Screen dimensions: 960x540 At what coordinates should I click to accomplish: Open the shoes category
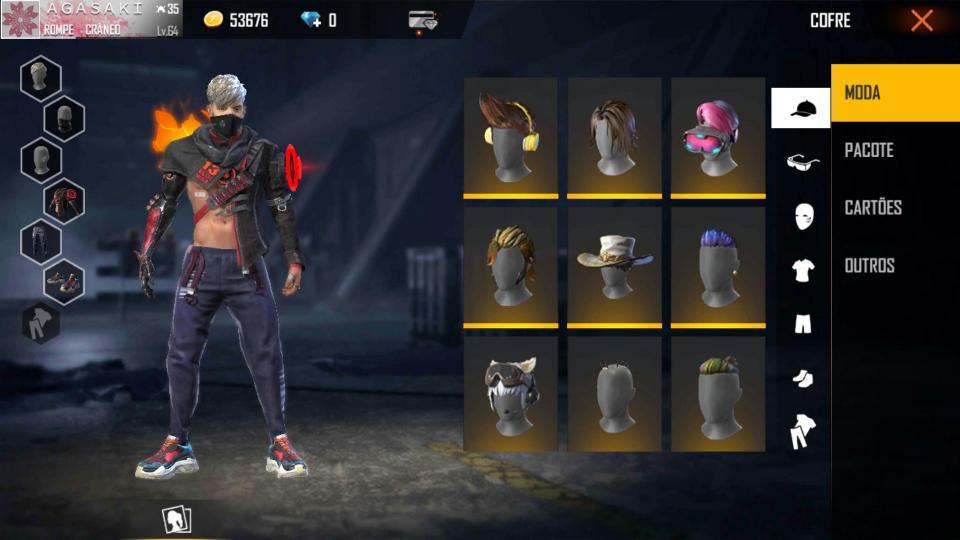click(803, 377)
